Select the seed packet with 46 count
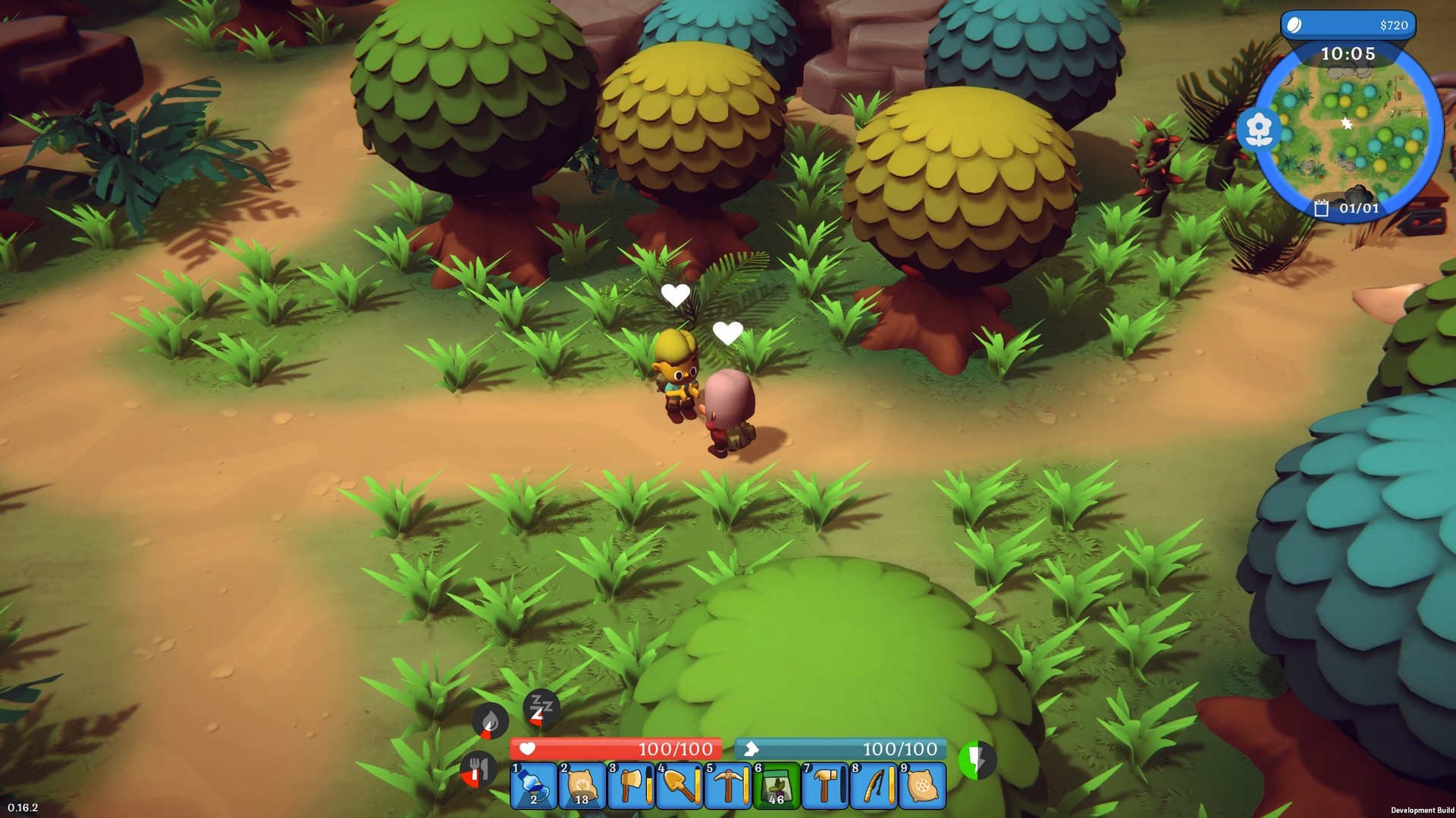Viewport: 1456px width, 818px height. (777, 787)
